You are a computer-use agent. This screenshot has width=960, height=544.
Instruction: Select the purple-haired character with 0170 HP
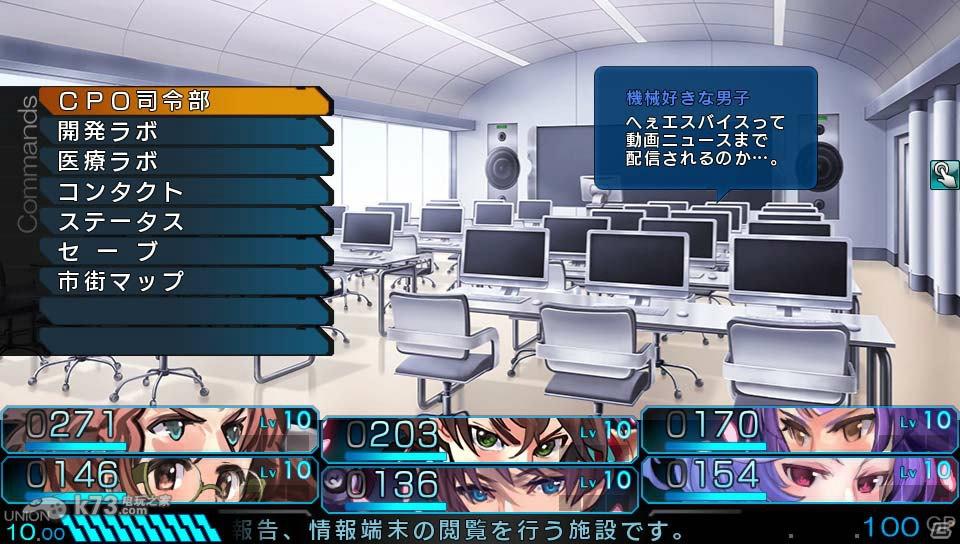(798, 430)
